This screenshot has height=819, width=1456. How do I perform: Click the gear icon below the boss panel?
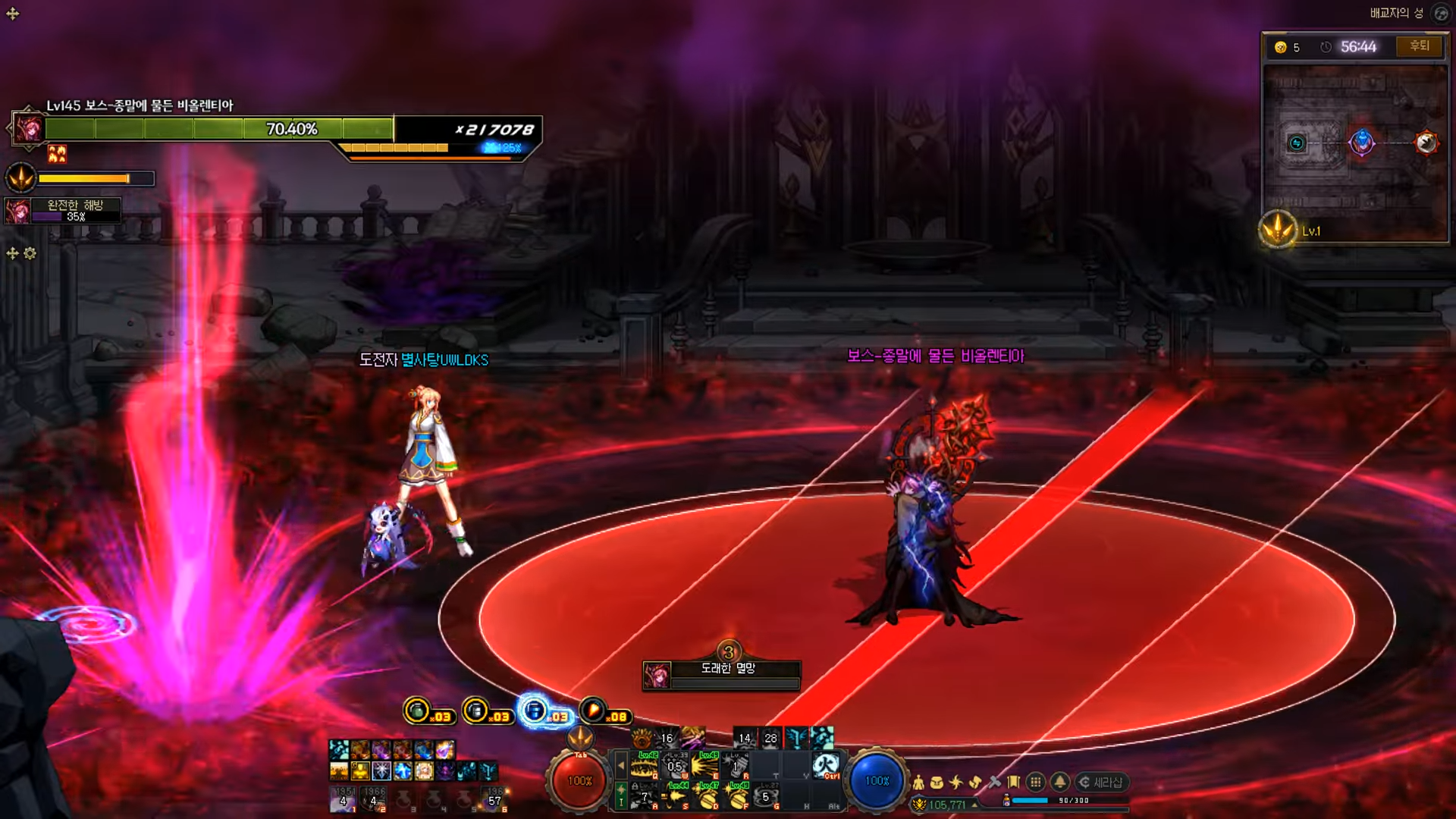click(x=30, y=253)
